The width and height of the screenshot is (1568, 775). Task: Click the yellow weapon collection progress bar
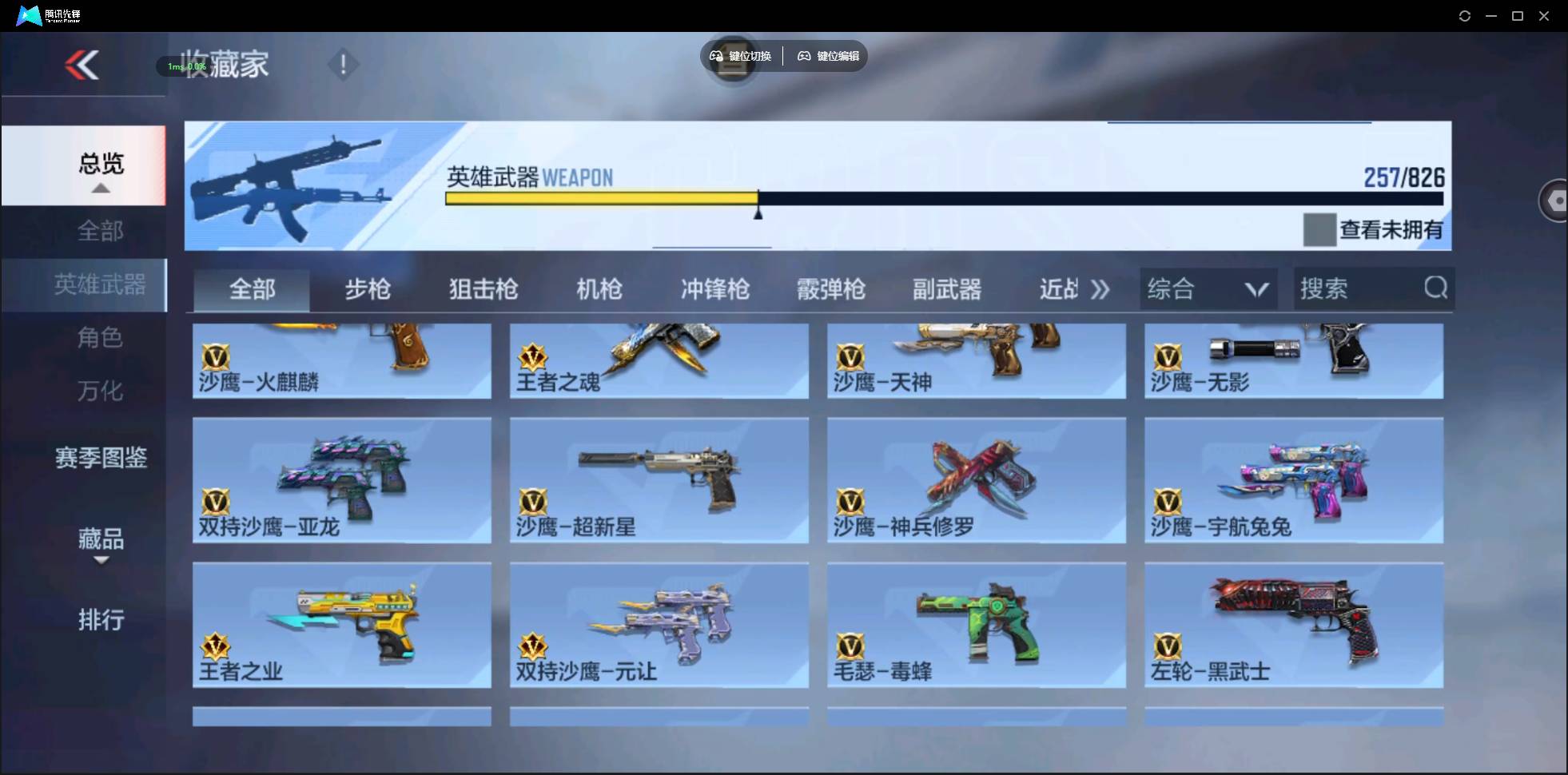point(599,198)
